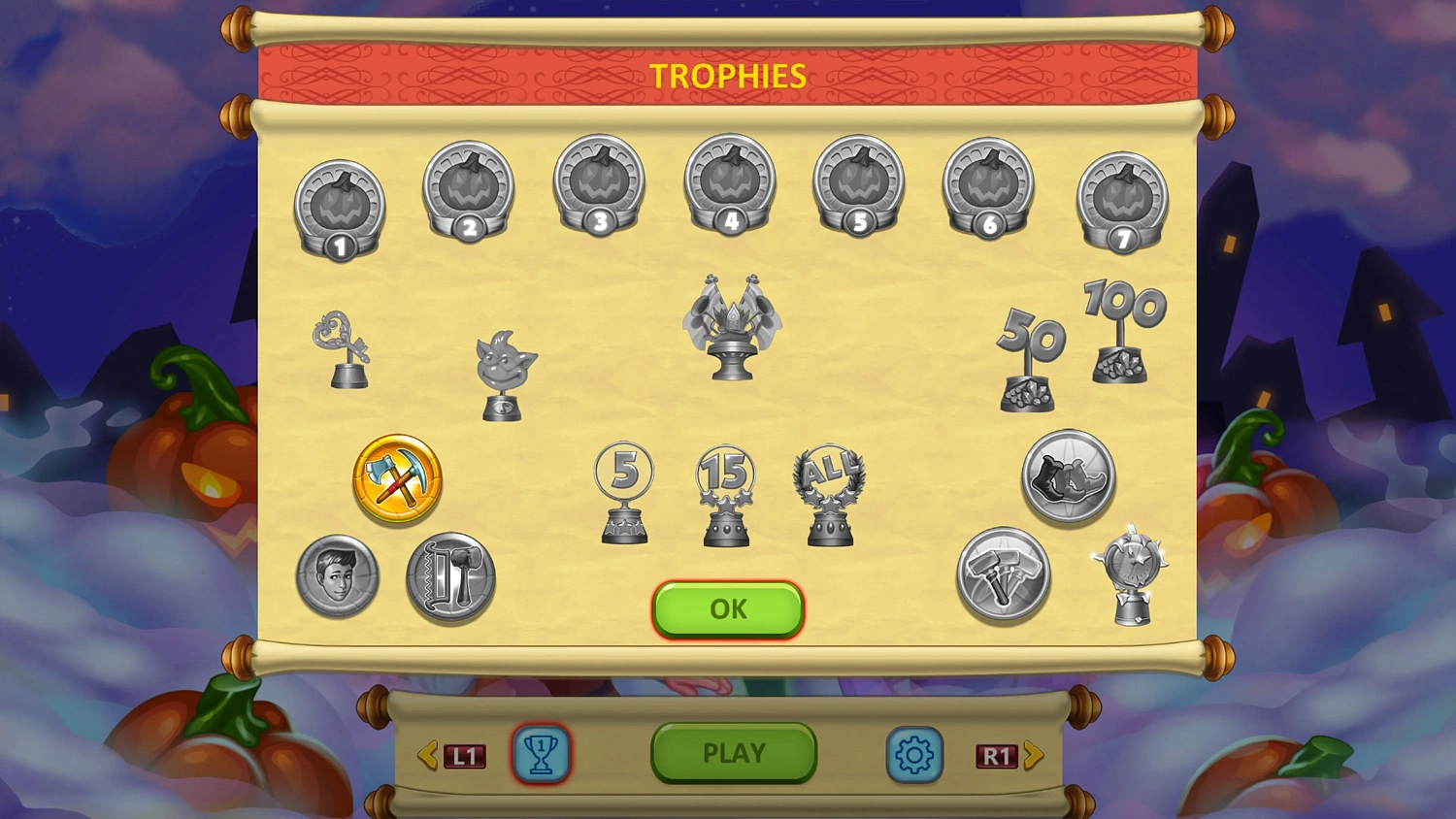Switch to the trophy cup tab
Screen dimensions: 1456x819
(x=542, y=754)
